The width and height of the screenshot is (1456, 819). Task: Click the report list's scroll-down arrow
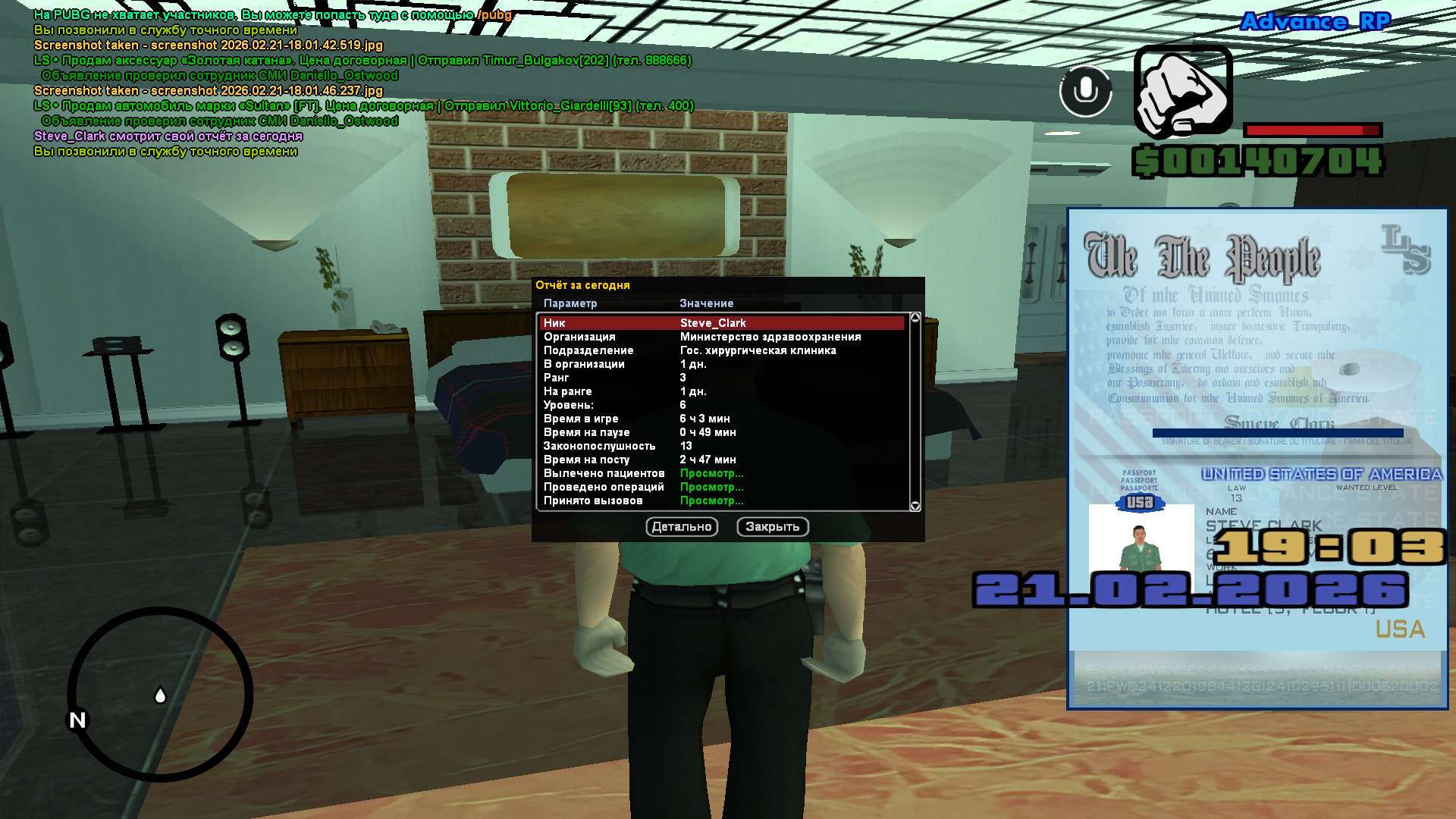[915, 506]
